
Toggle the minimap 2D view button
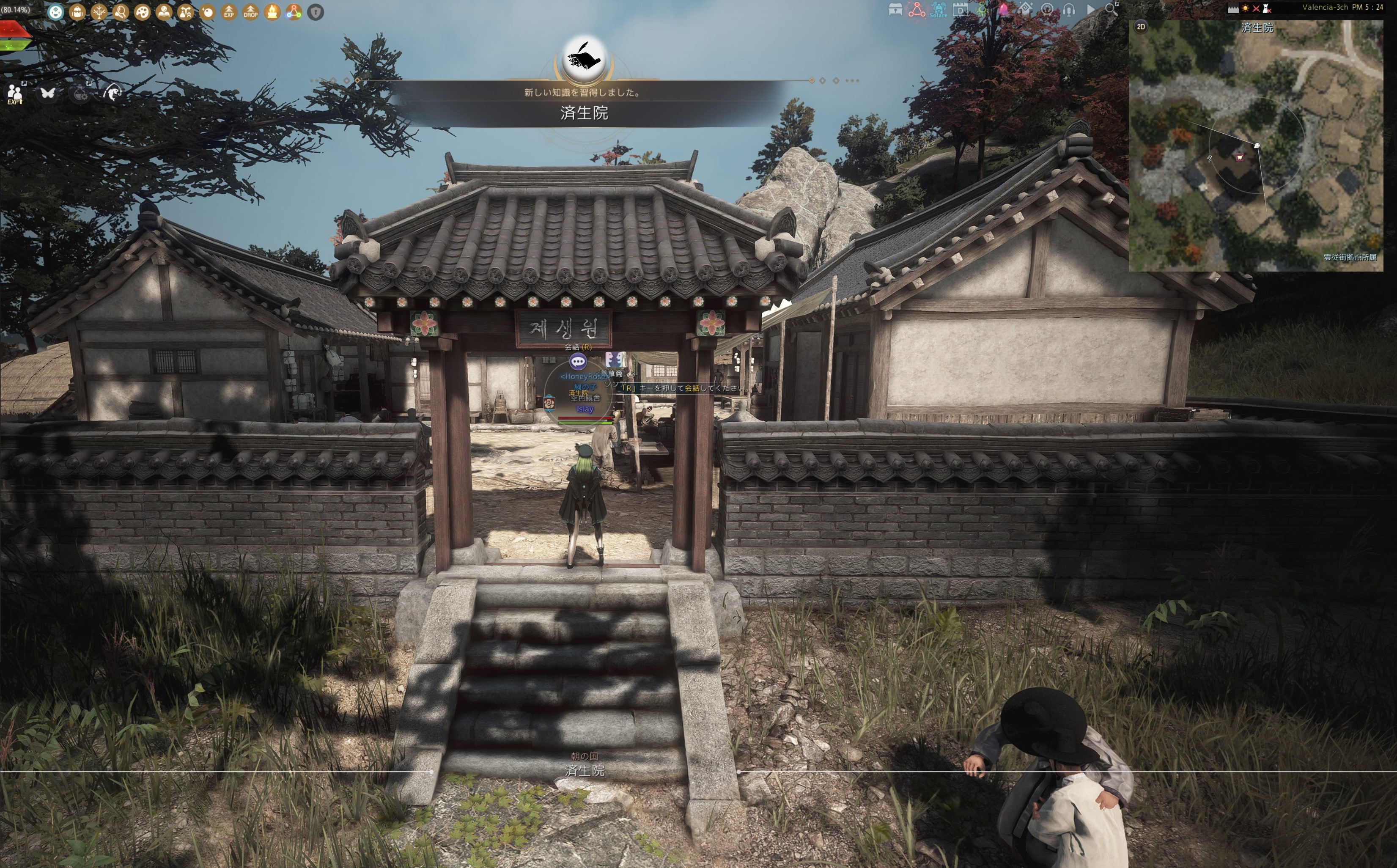(1141, 26)
